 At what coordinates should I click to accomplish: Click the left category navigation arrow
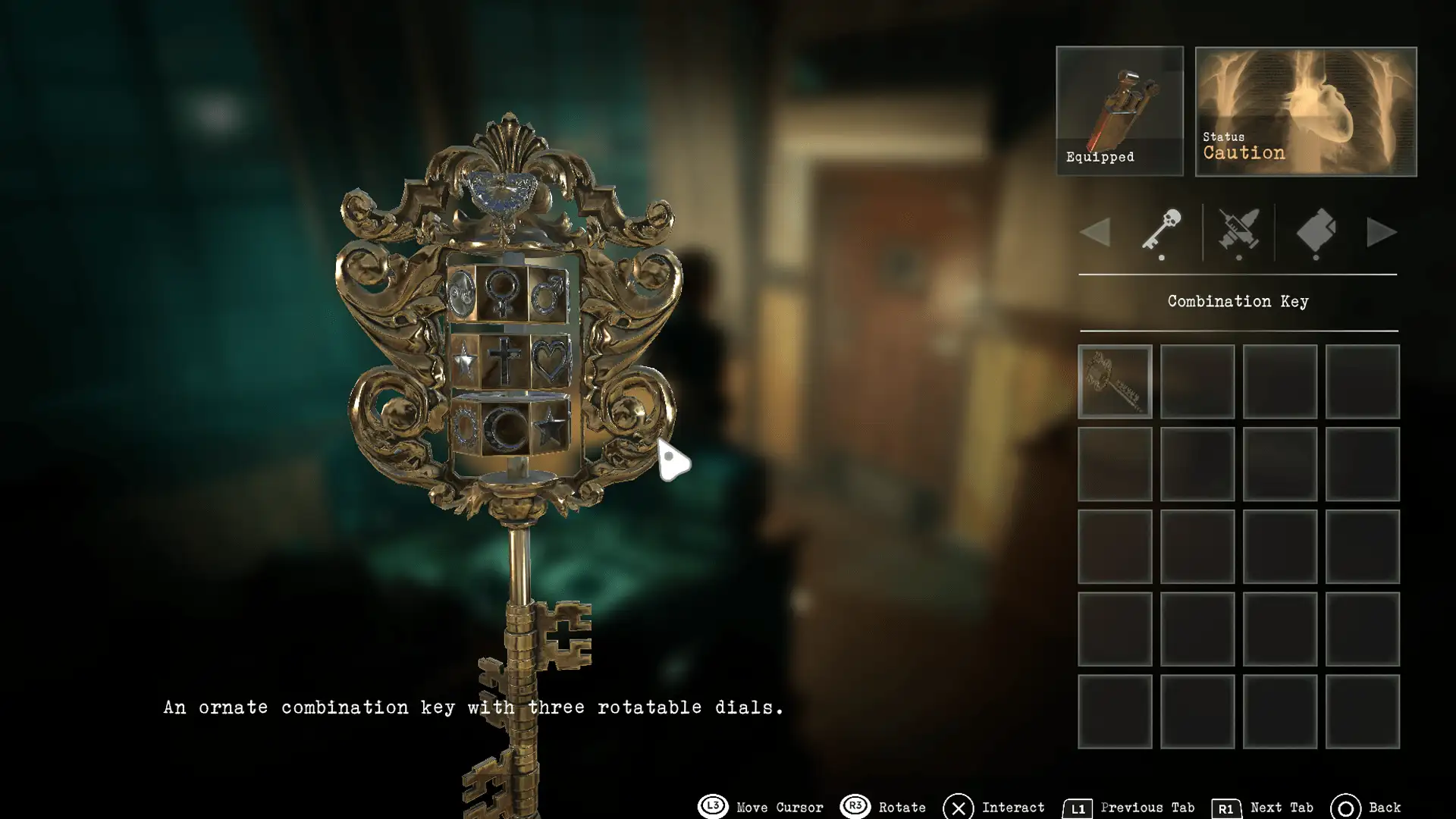coord(1096,233)
